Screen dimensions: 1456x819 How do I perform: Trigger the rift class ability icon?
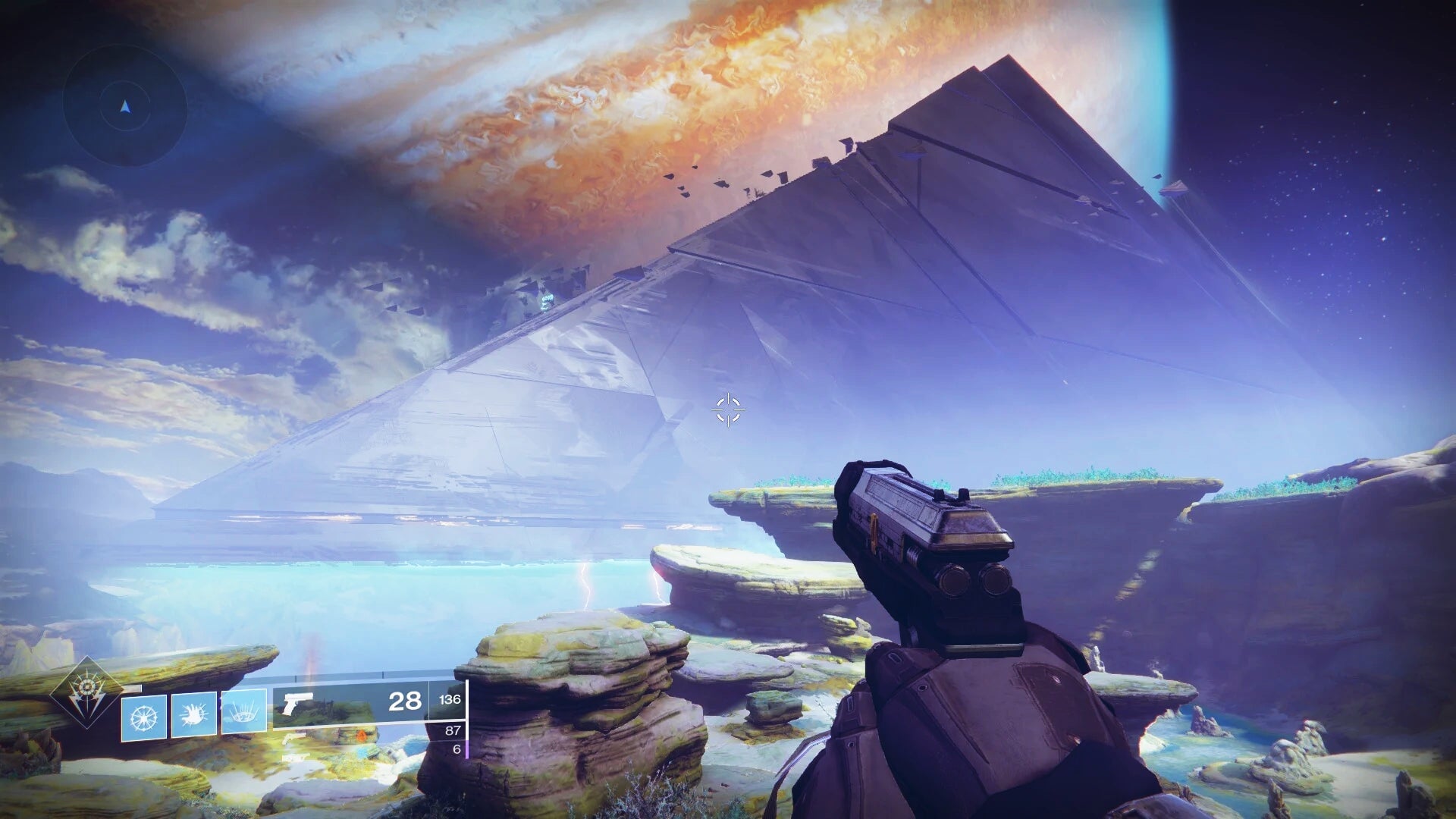243,711
